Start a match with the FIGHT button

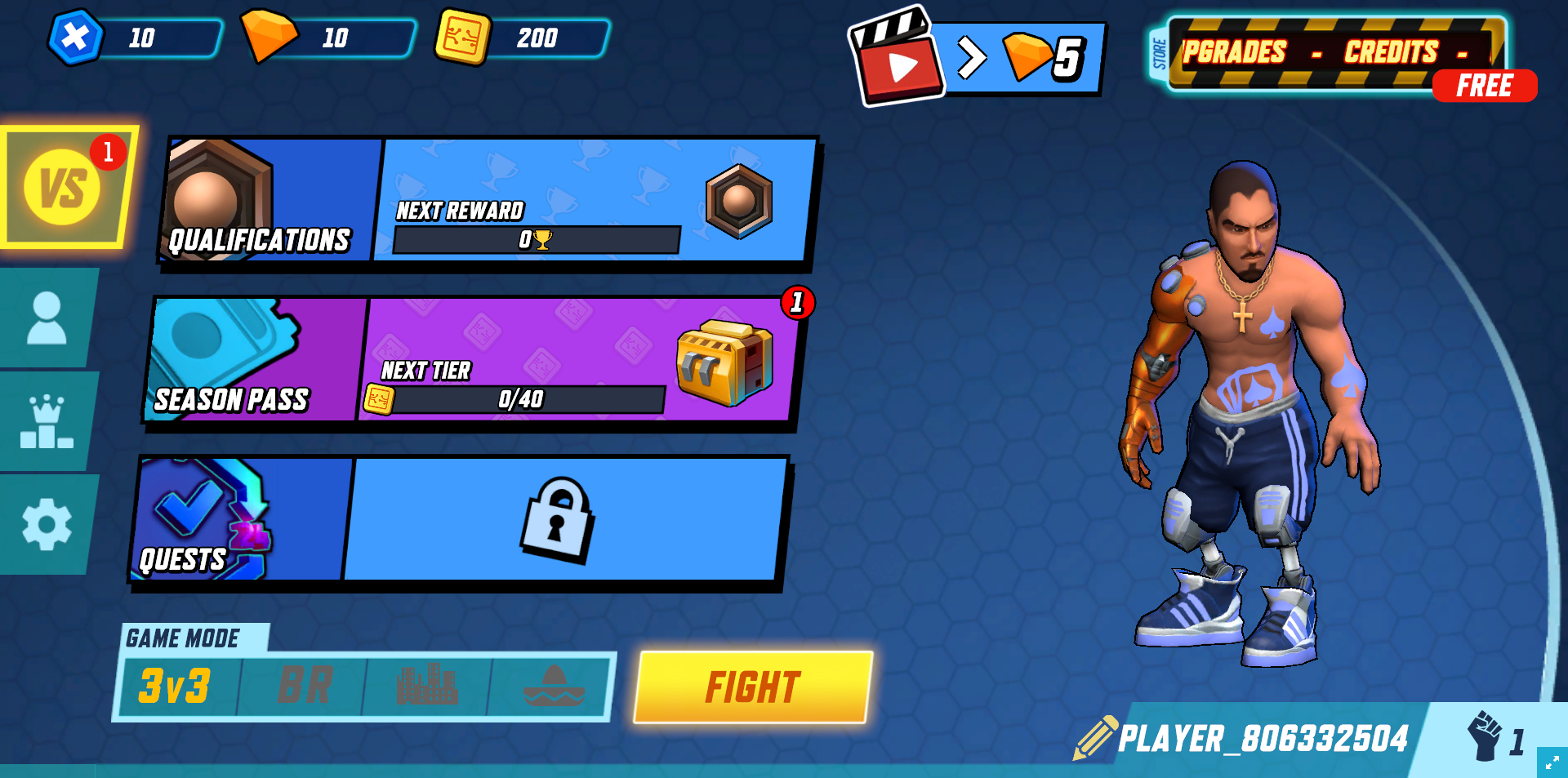(753, 687)
